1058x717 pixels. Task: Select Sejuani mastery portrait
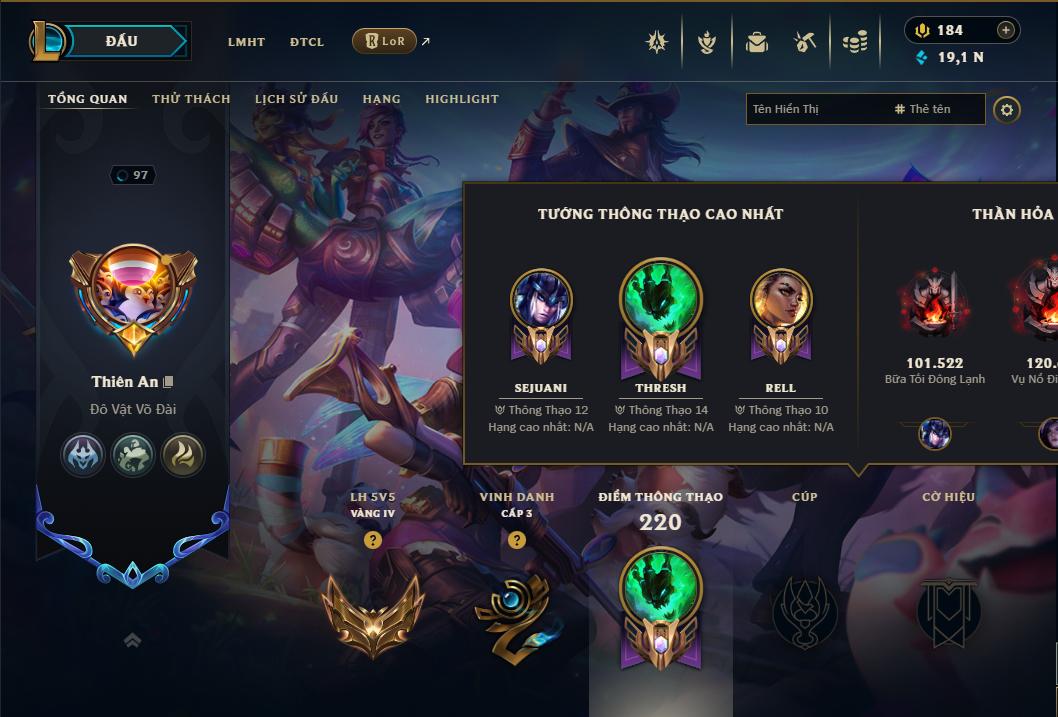tap(541, 300)
